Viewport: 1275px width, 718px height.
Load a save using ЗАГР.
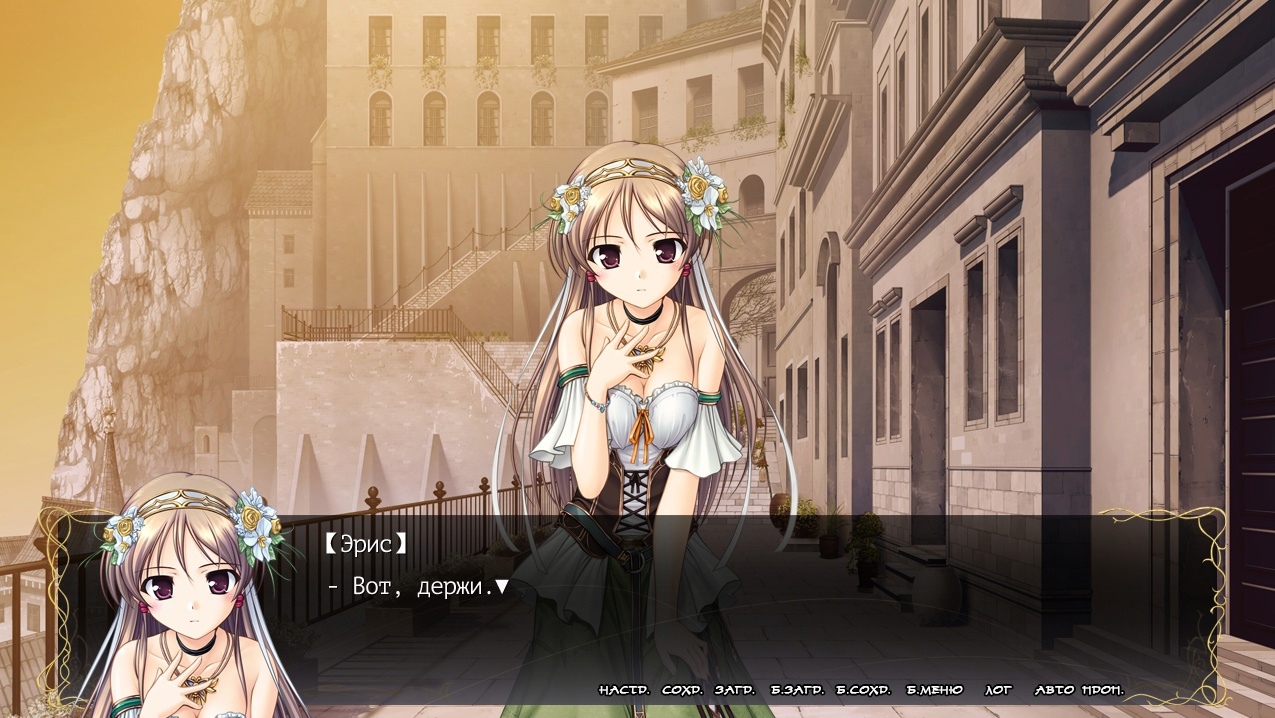pos(734,690)
